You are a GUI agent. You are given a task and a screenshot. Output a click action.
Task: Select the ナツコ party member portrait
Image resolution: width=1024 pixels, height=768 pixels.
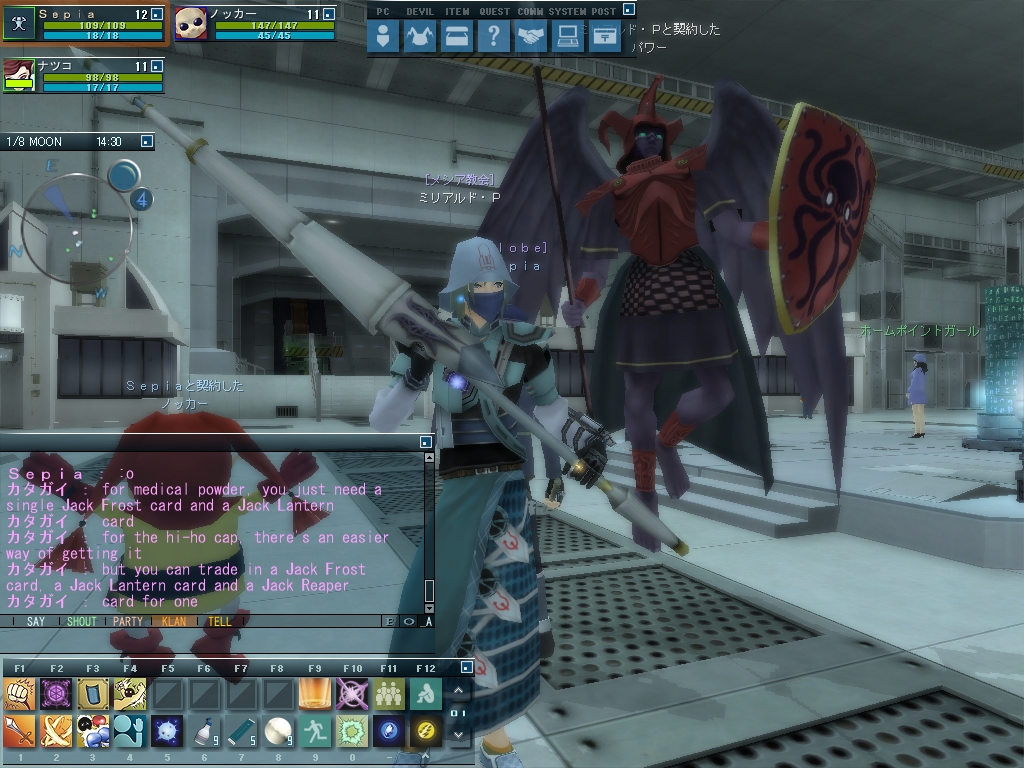point(19,75)
